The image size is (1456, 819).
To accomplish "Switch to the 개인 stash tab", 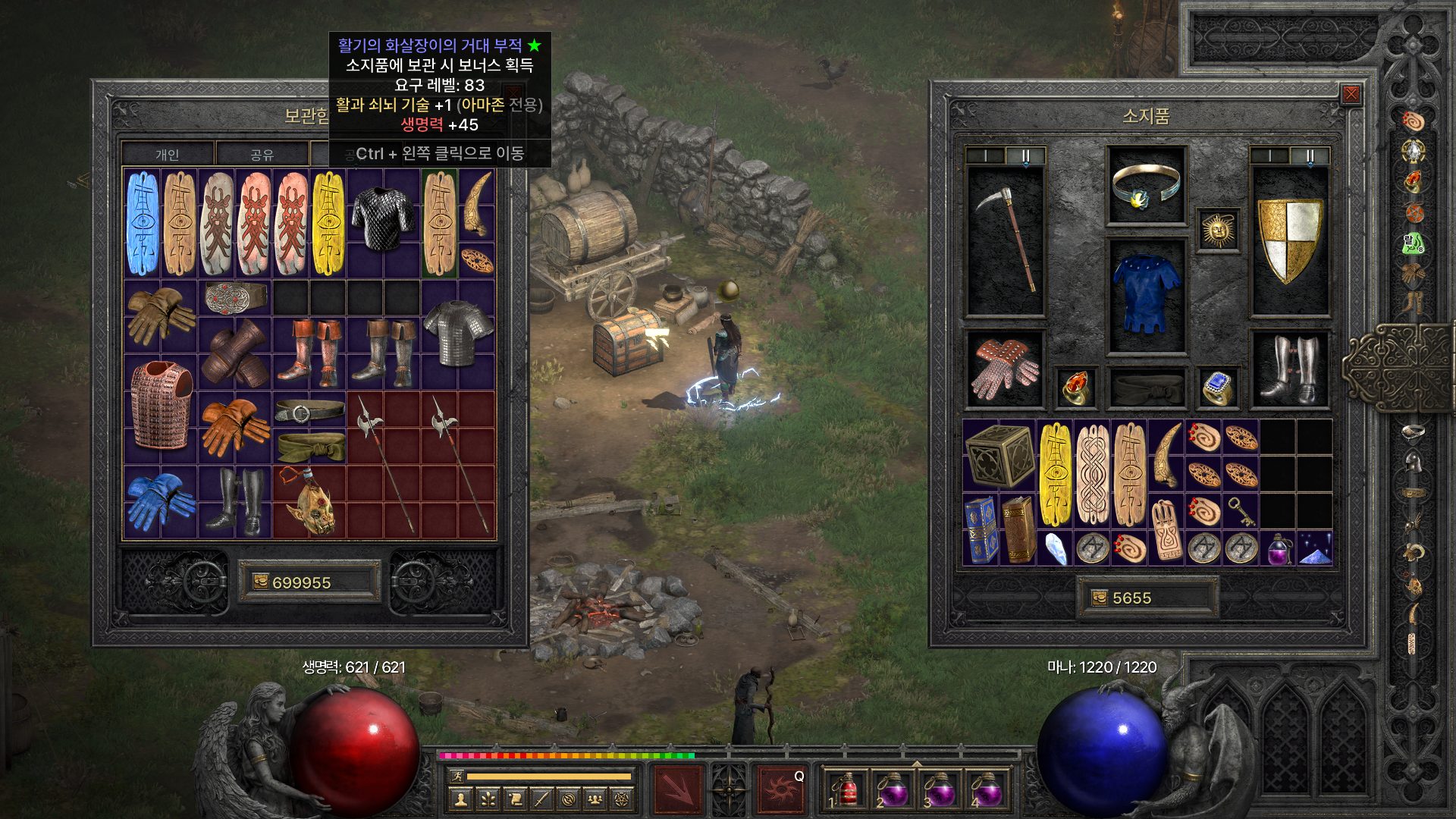I will point(168,155).
